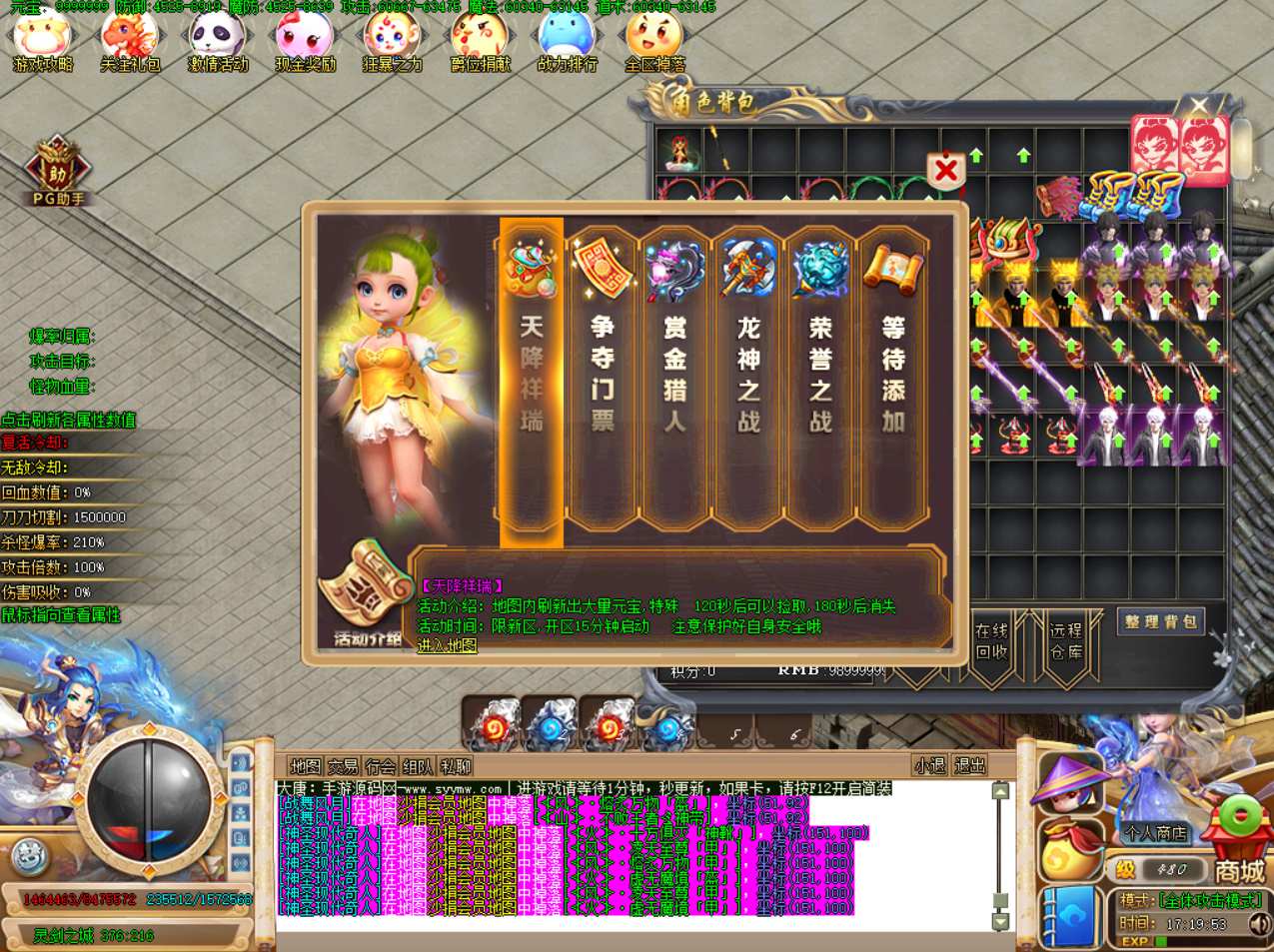1274x952 pixels.
Task: Sort inventory with 整理背包 button
Action: 1160,621
